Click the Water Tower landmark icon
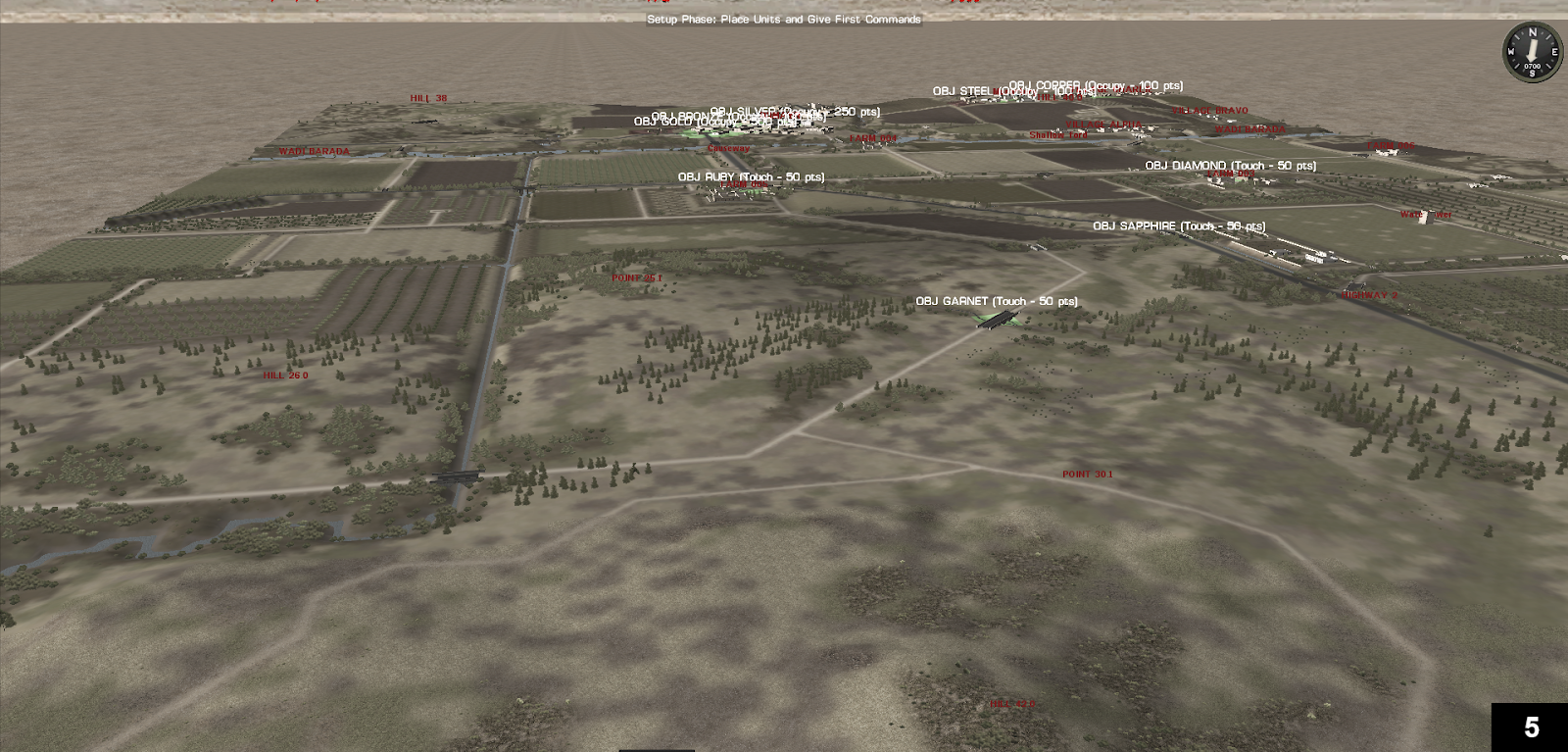Viewport: 1568px width, 752px height. click(x=1426, y=218)
